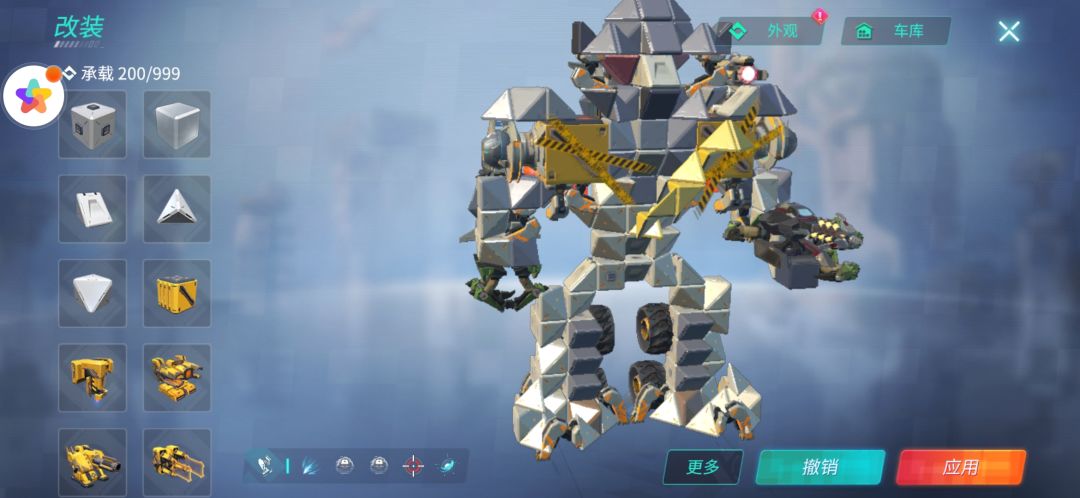Select the yellow tracked chassis part
This screenshot has width=1080, height=498.
coord(177,377)
